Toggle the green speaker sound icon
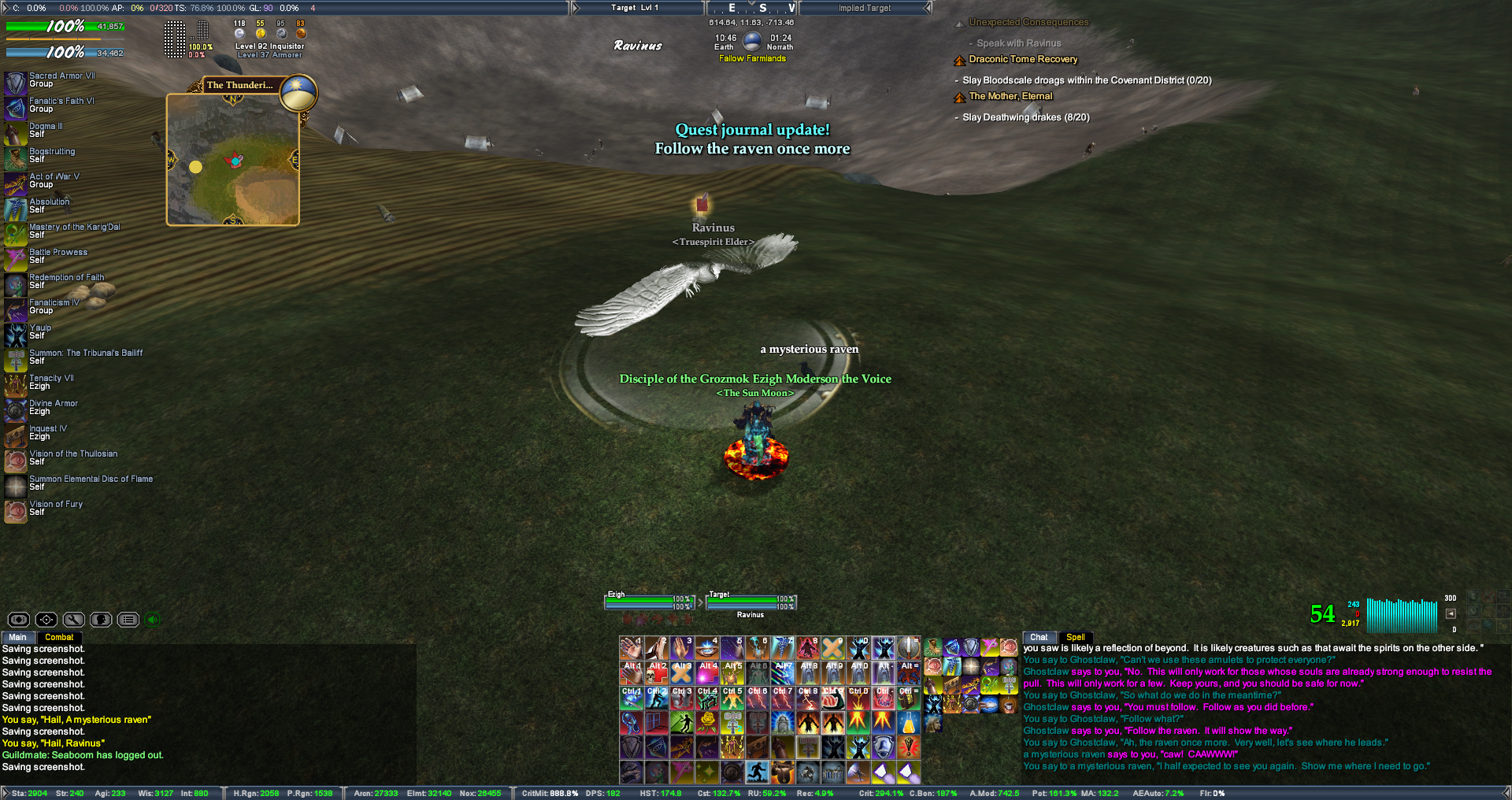The height and width of the screenshot is (800, 1512). [x=153, y=620]
